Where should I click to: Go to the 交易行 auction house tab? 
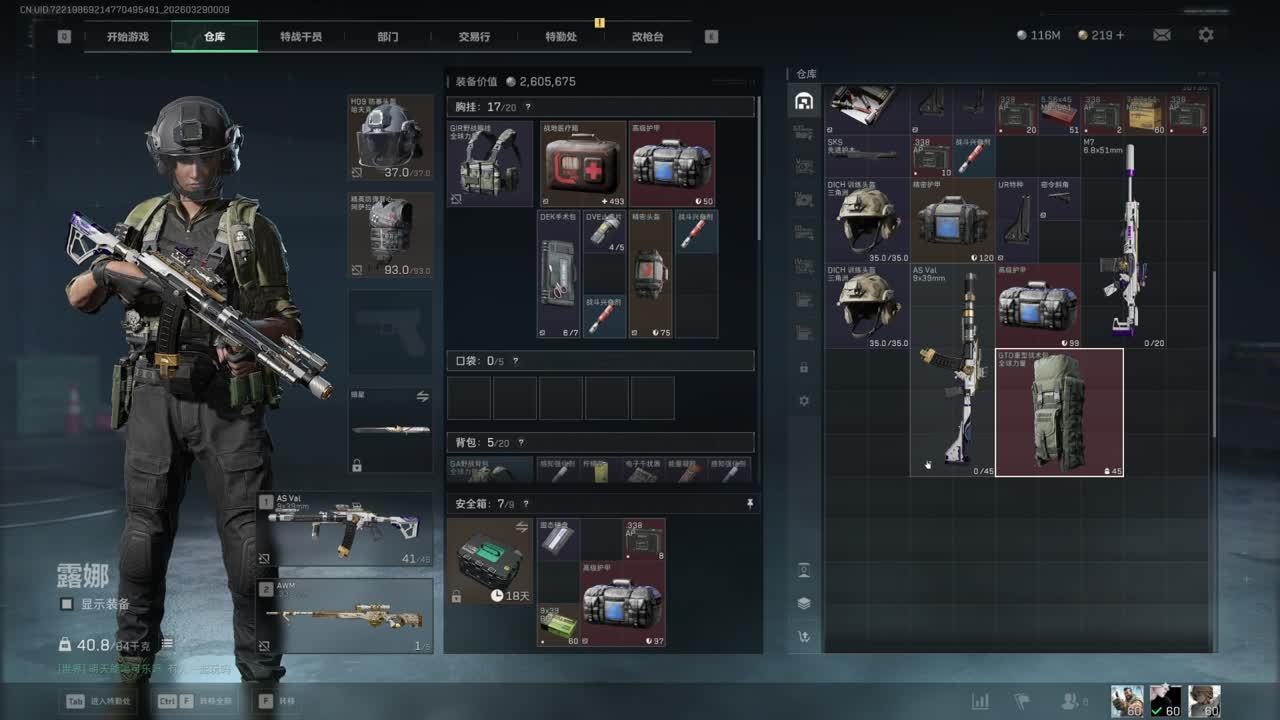tap(474, 37)
